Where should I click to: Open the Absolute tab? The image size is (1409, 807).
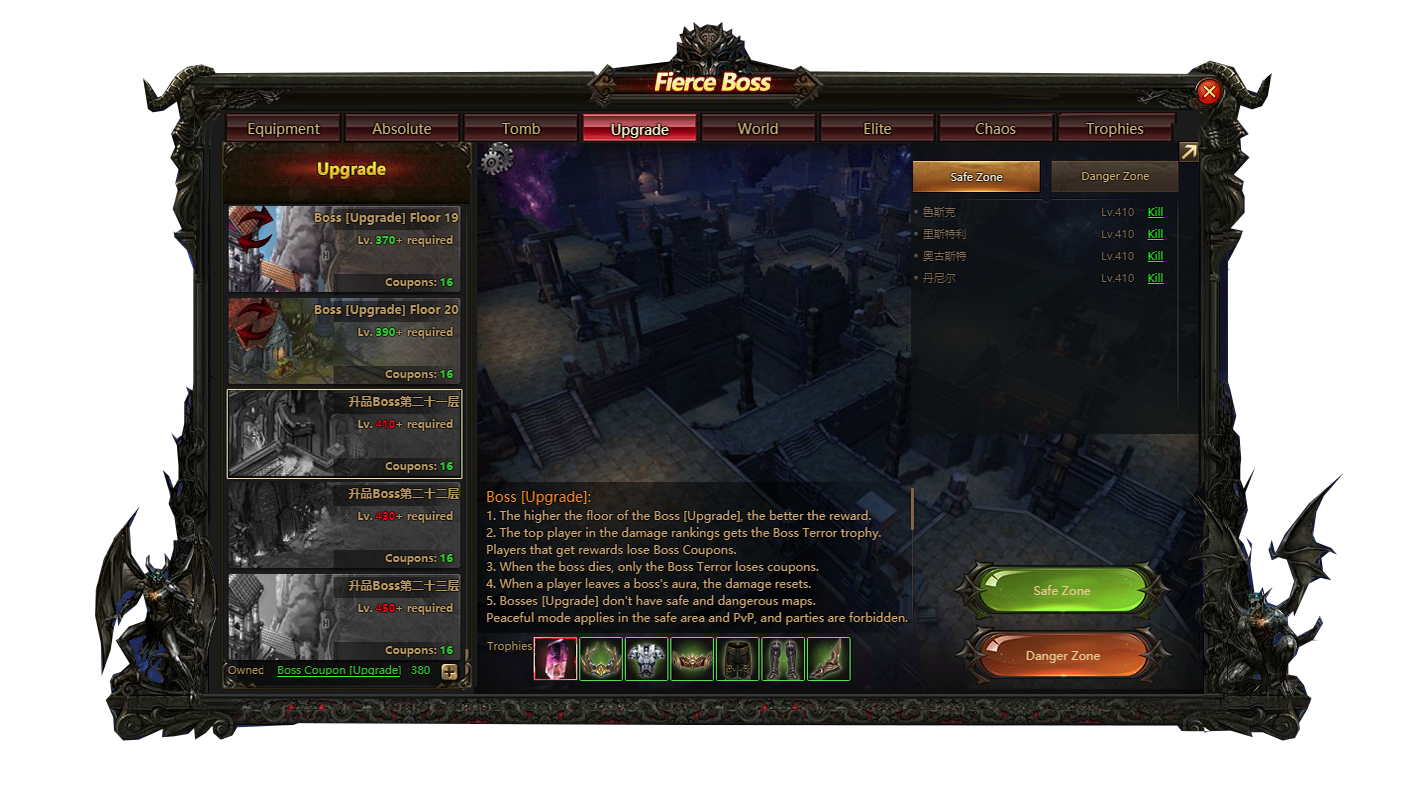pos(402,129)
